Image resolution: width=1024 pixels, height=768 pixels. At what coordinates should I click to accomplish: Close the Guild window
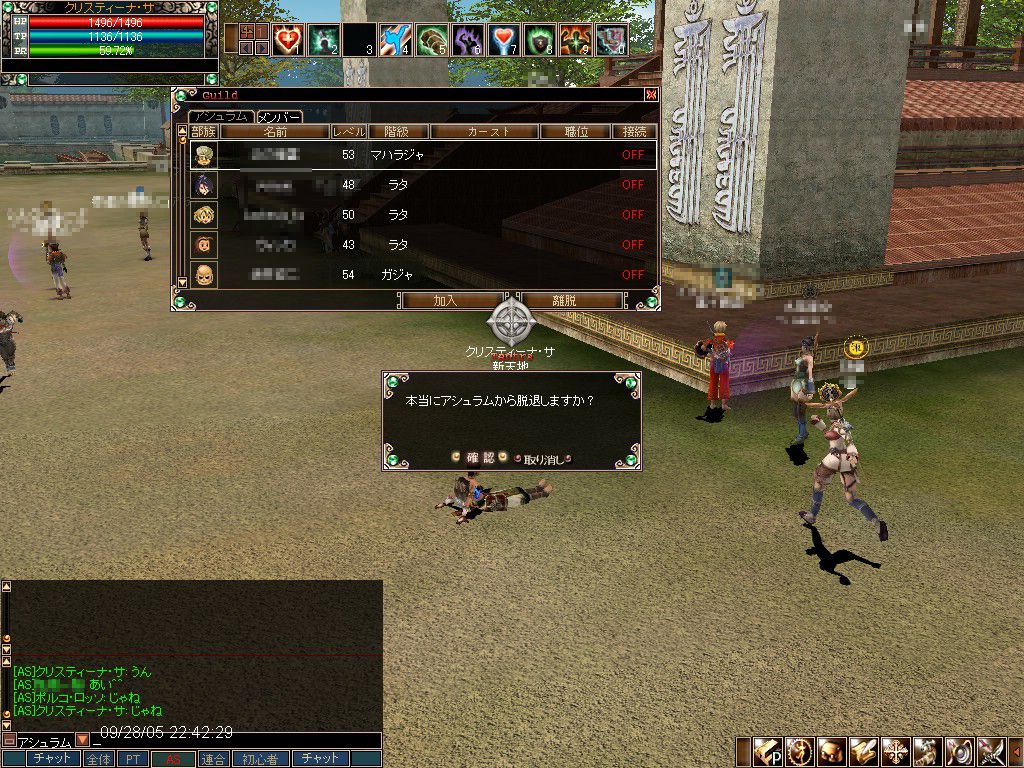(651, 95)
